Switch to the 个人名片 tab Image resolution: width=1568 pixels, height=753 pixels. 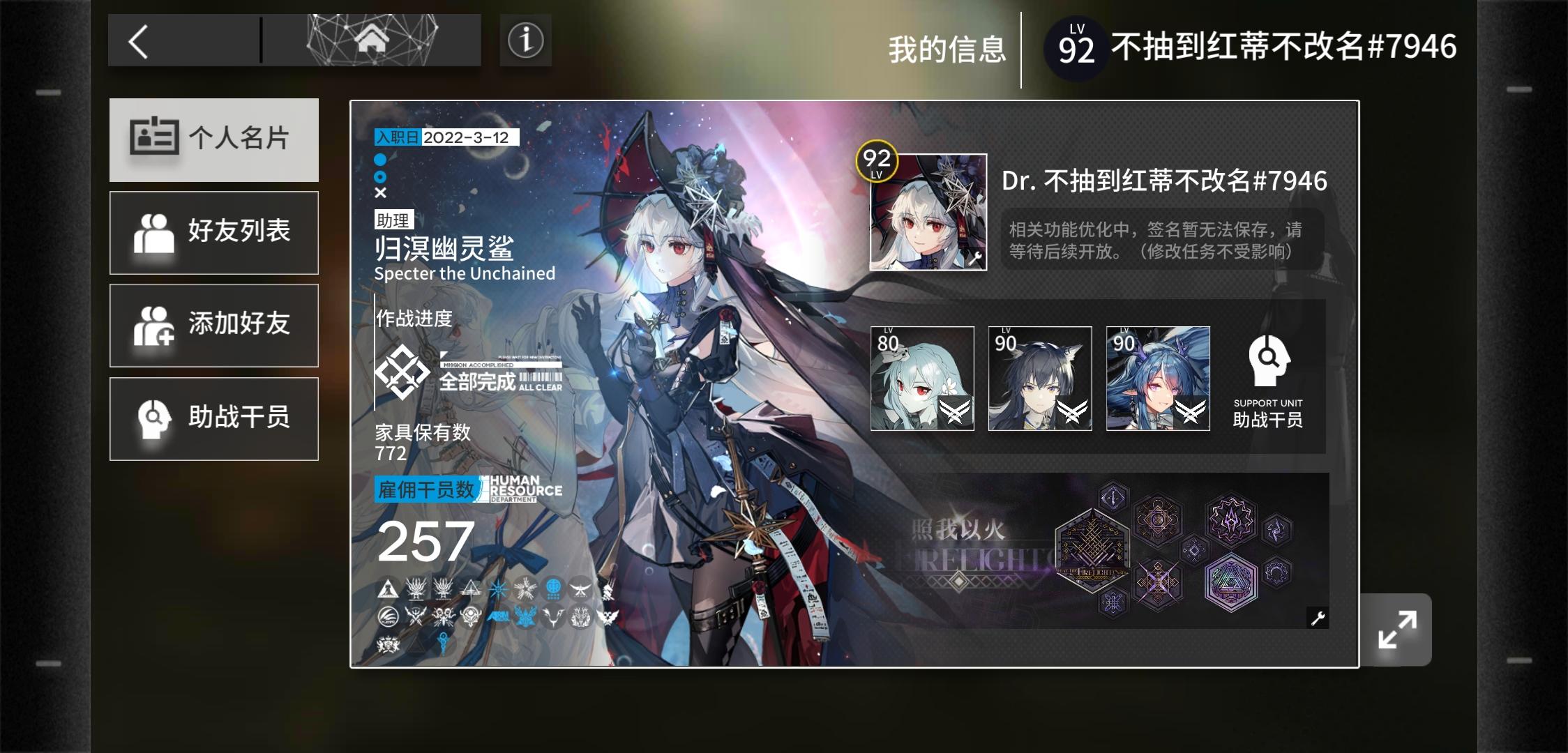tap(213, 139)
